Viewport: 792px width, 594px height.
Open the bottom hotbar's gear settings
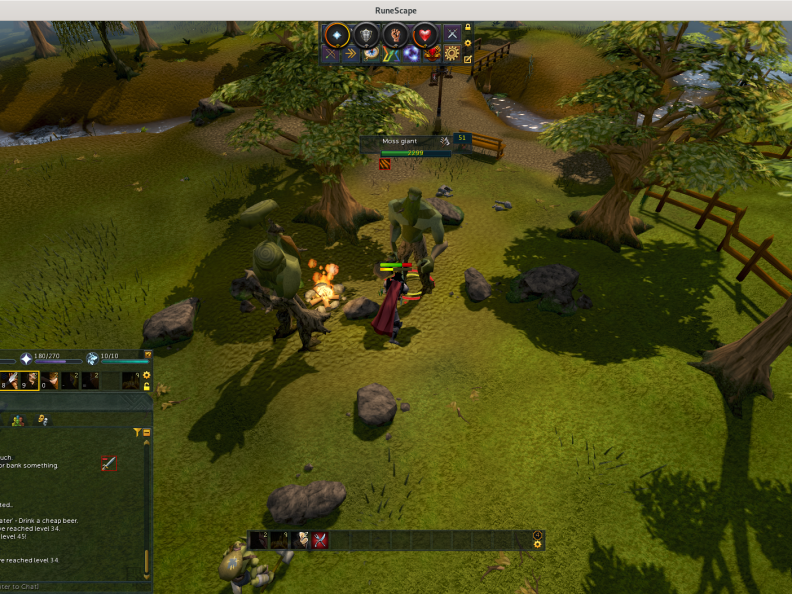tap(538, 545)
